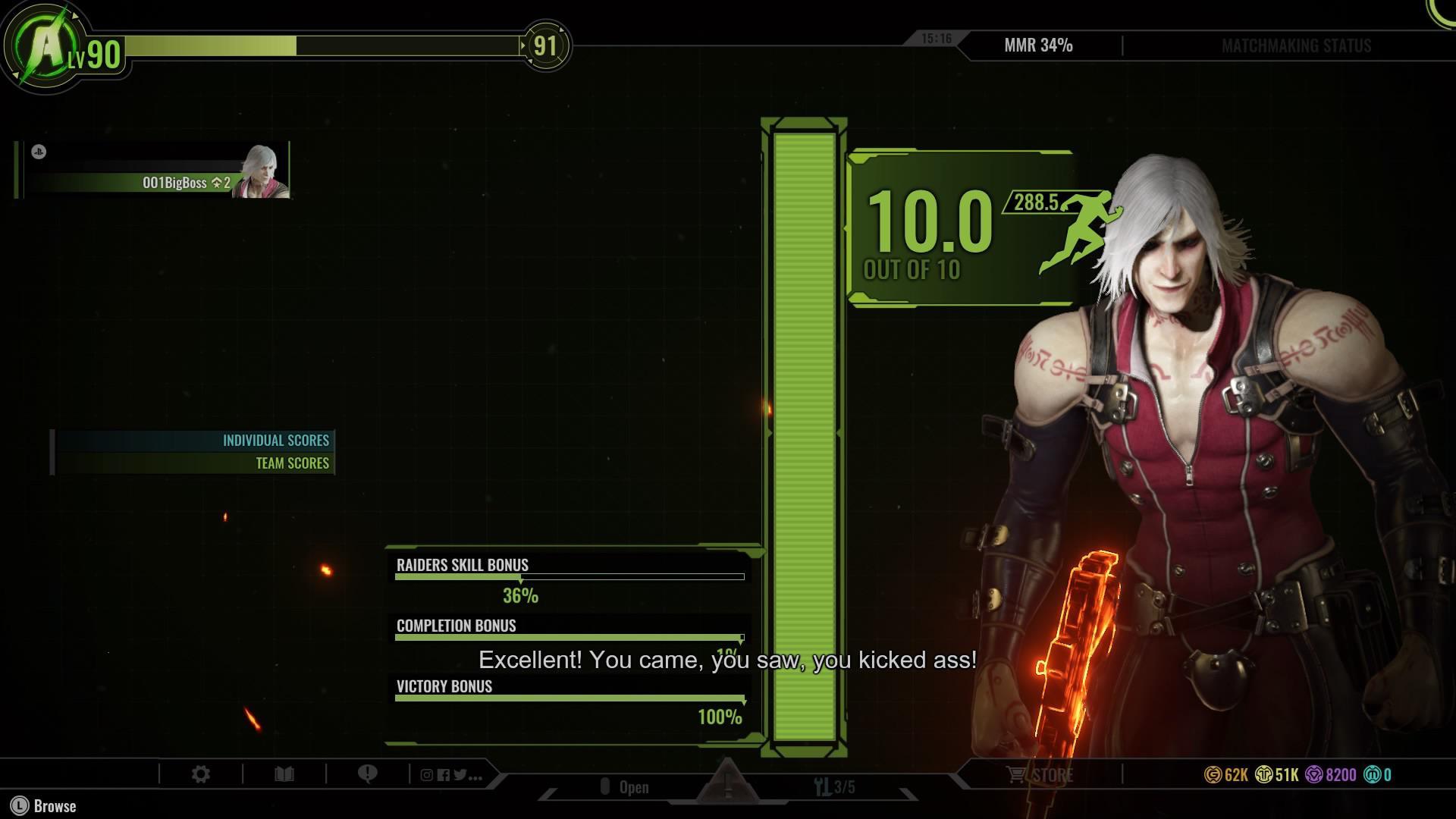Click the running figure speed bonus icon

click(1084, 227)
